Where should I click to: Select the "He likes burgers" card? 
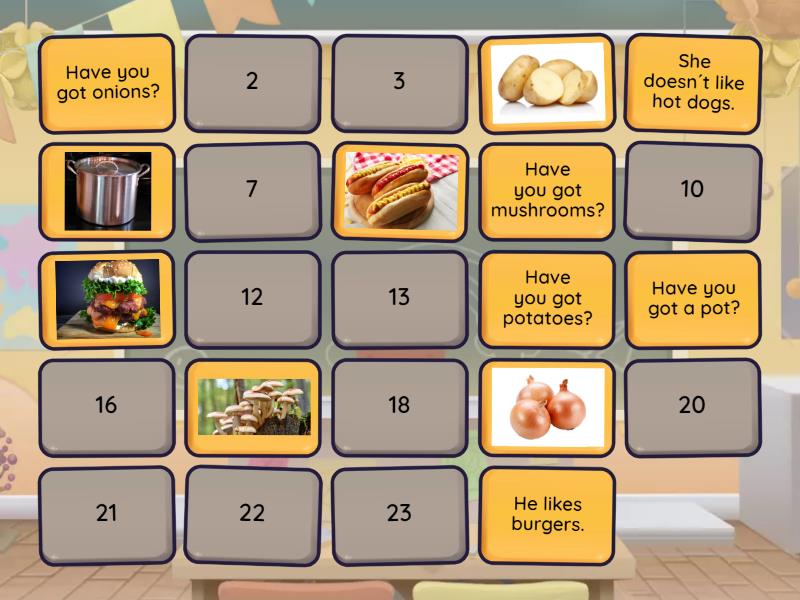[x=546, y=514]
